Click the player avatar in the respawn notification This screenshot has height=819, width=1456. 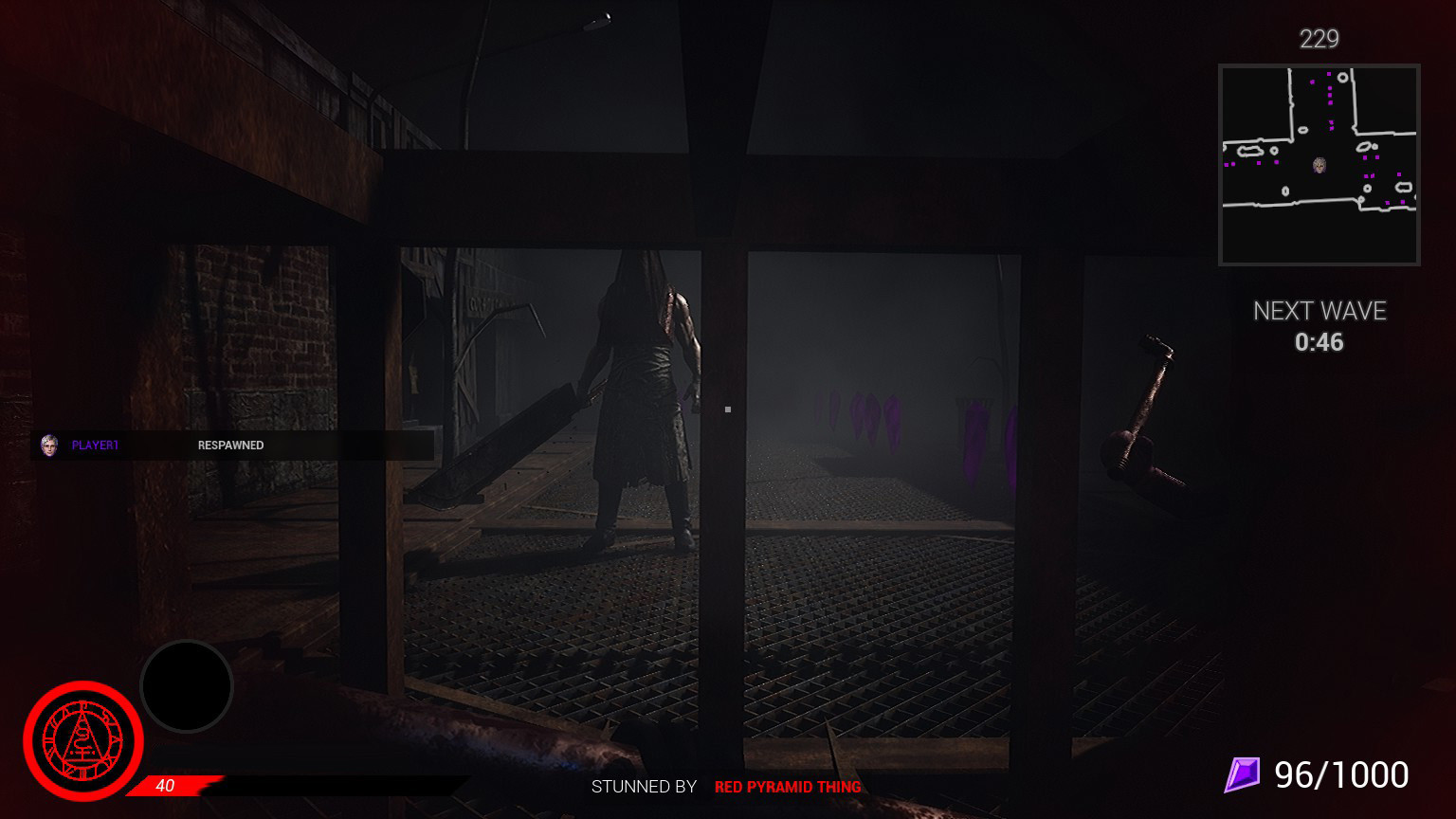coord(49,445)
